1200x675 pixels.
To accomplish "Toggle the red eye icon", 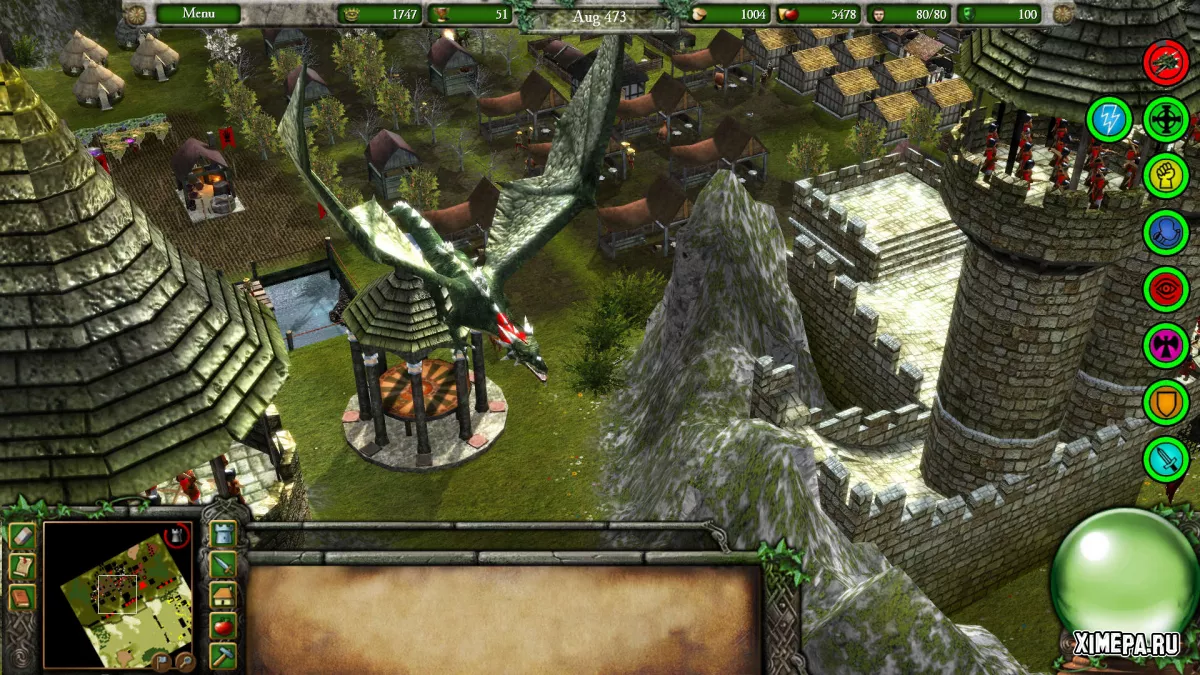I will click(1165, 289).
